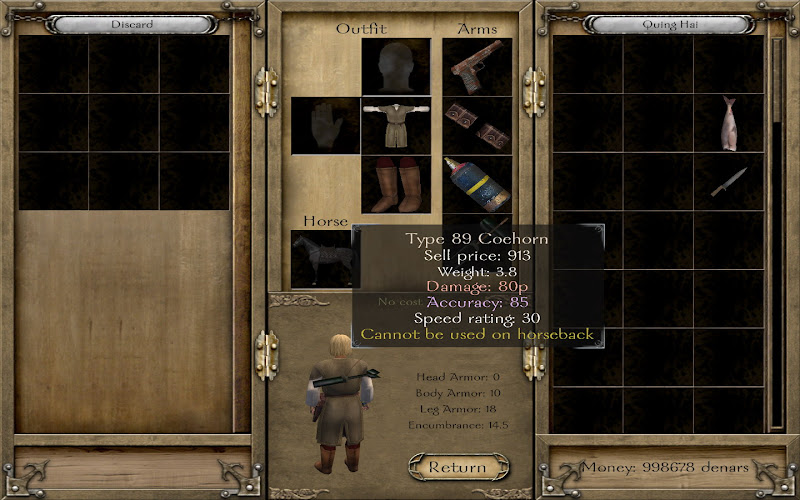Select the leather boots slot

click(396, 184)
